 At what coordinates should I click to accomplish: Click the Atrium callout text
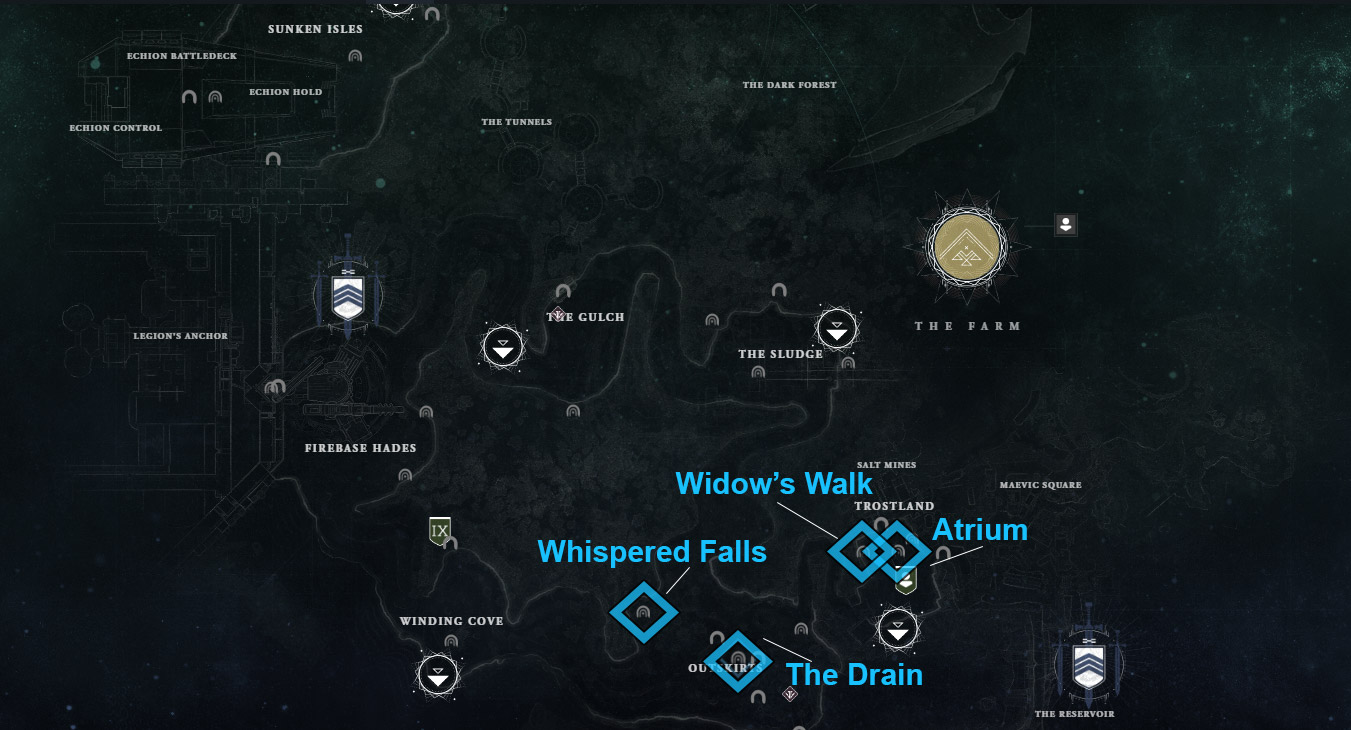(x=981, y=530)
